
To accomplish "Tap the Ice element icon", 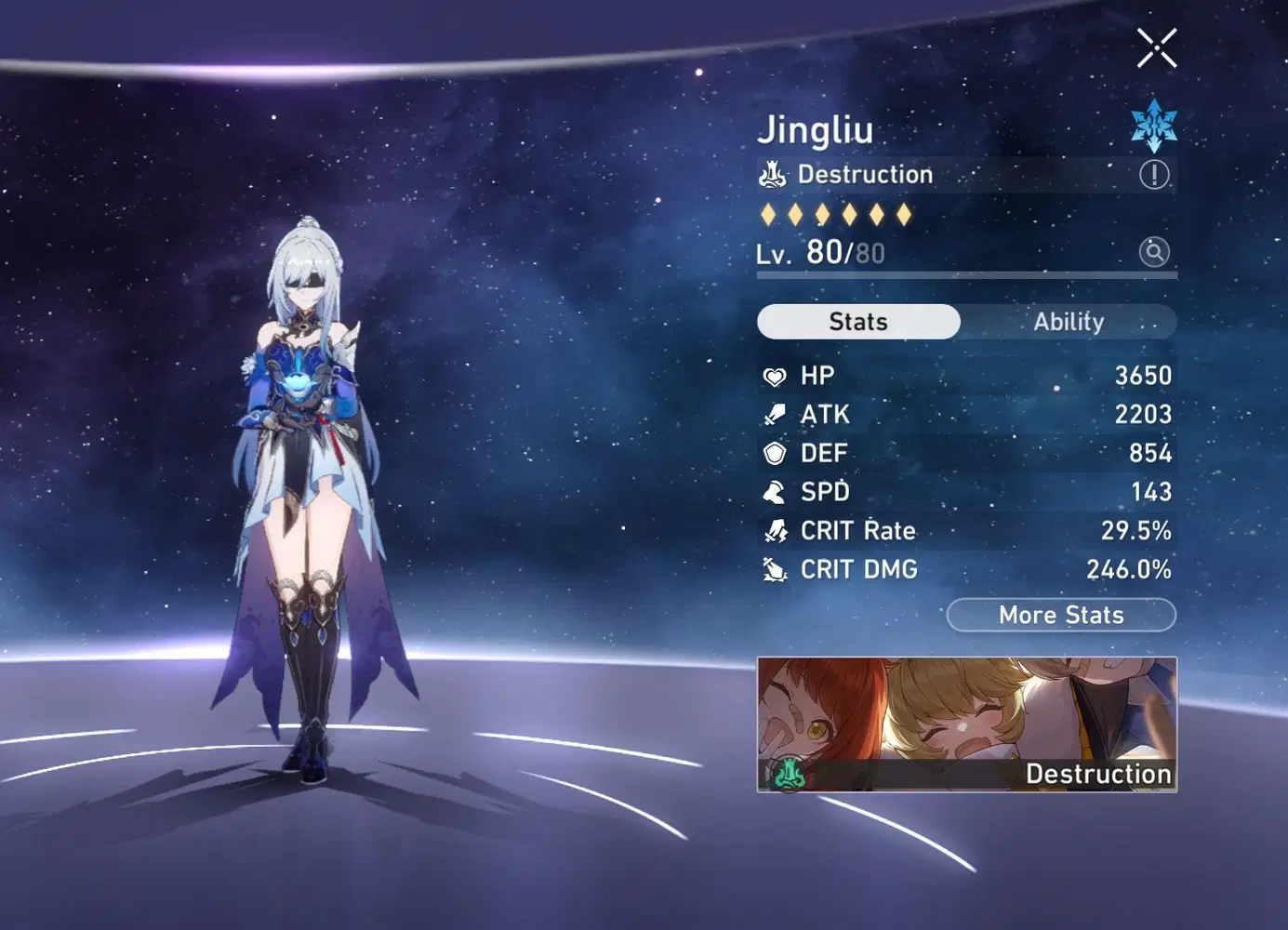I will coord(1154,126).
